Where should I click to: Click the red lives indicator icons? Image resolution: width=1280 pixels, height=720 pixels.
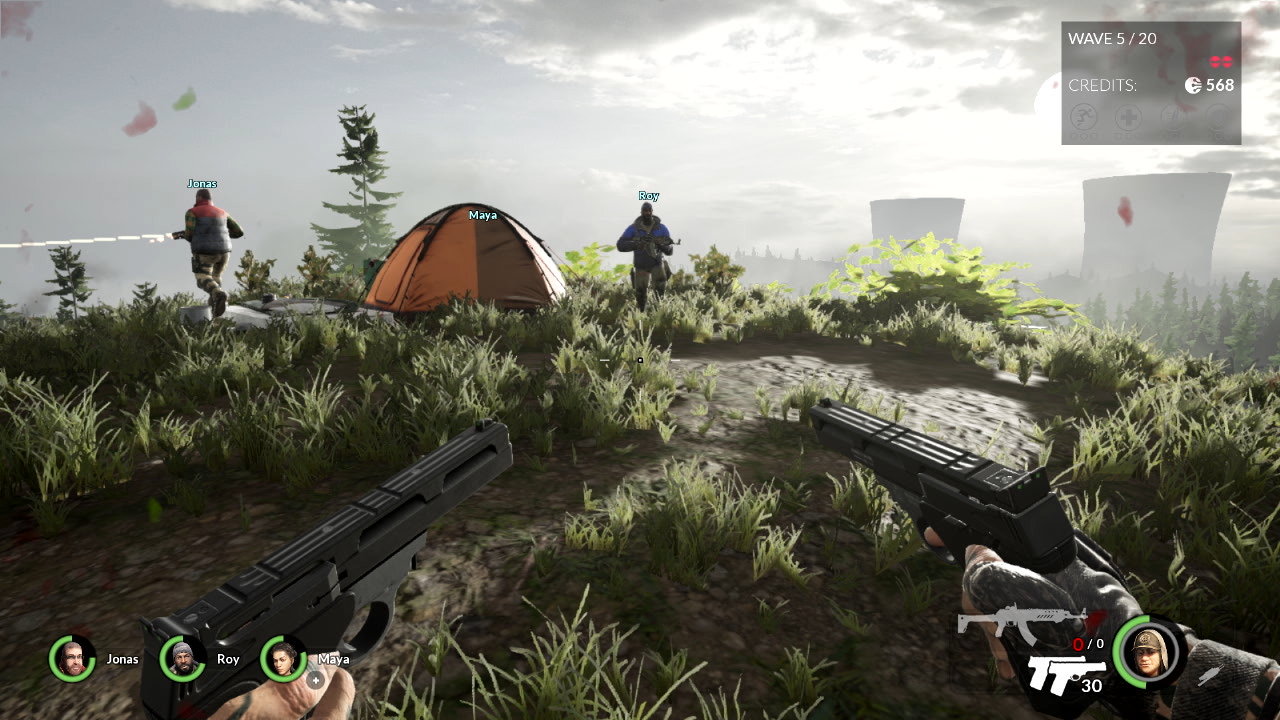1219,60
